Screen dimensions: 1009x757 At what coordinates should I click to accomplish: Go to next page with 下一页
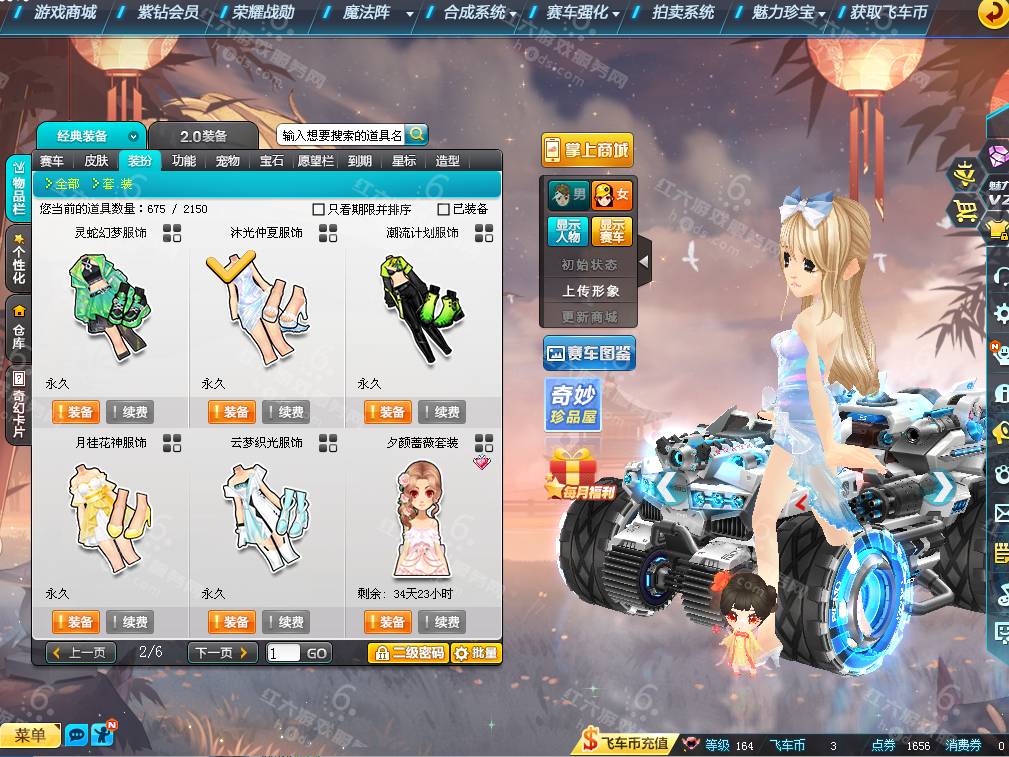pyautogui.click(x=222, y=653)
